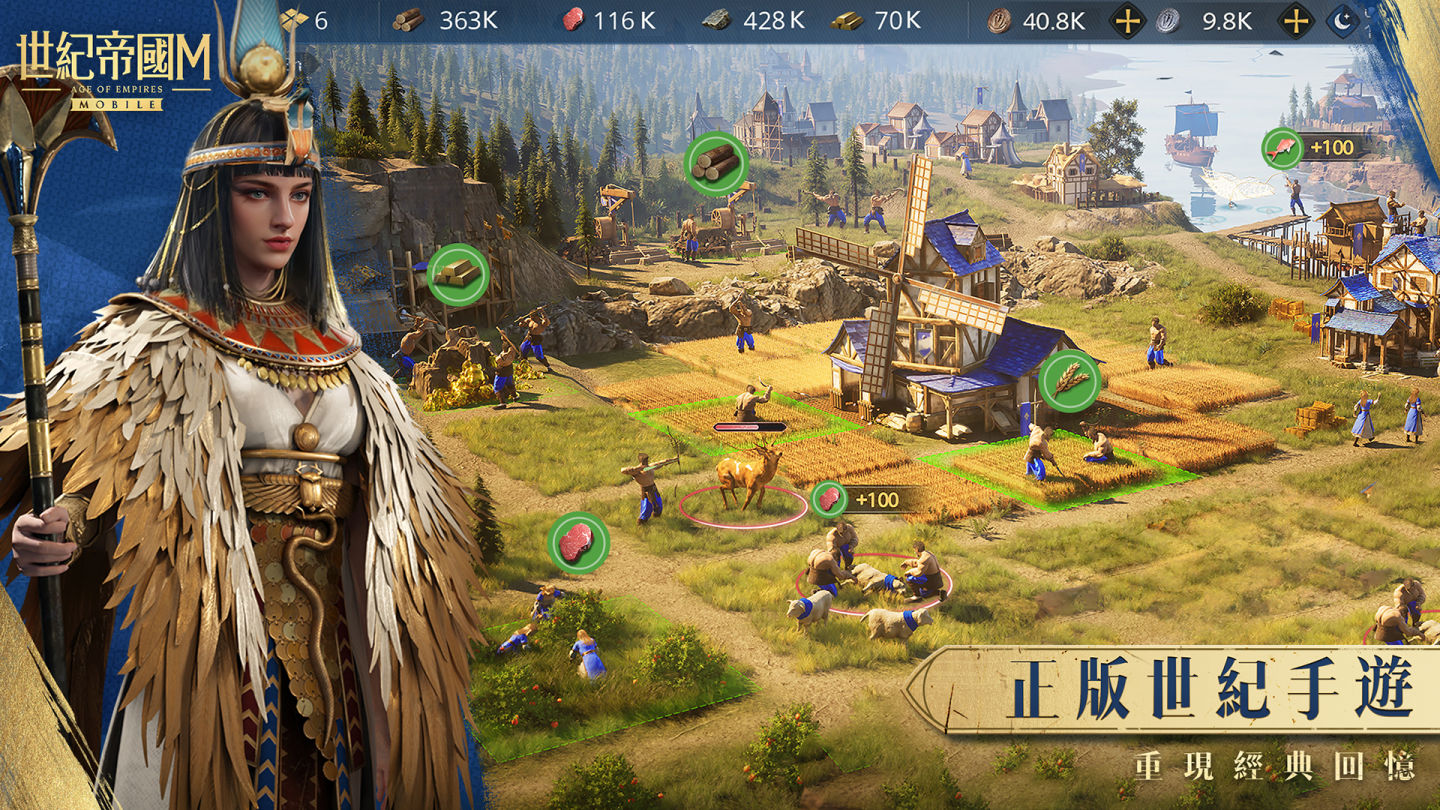Screen dimensions: 1440x810
Task: Collect the wood logs resource bubble
Action: point(717,161)
